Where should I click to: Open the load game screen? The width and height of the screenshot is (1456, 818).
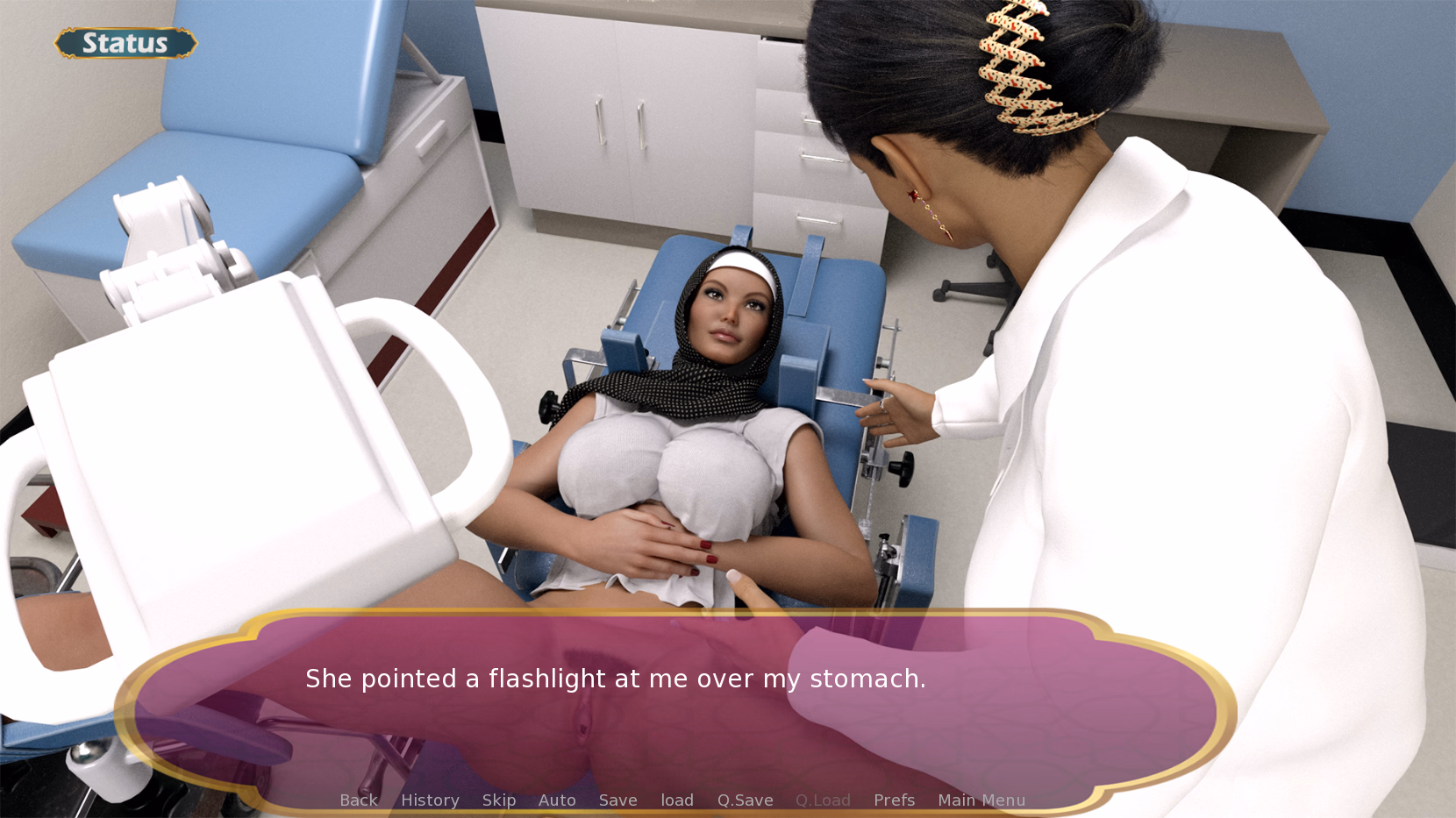[677, 800]
